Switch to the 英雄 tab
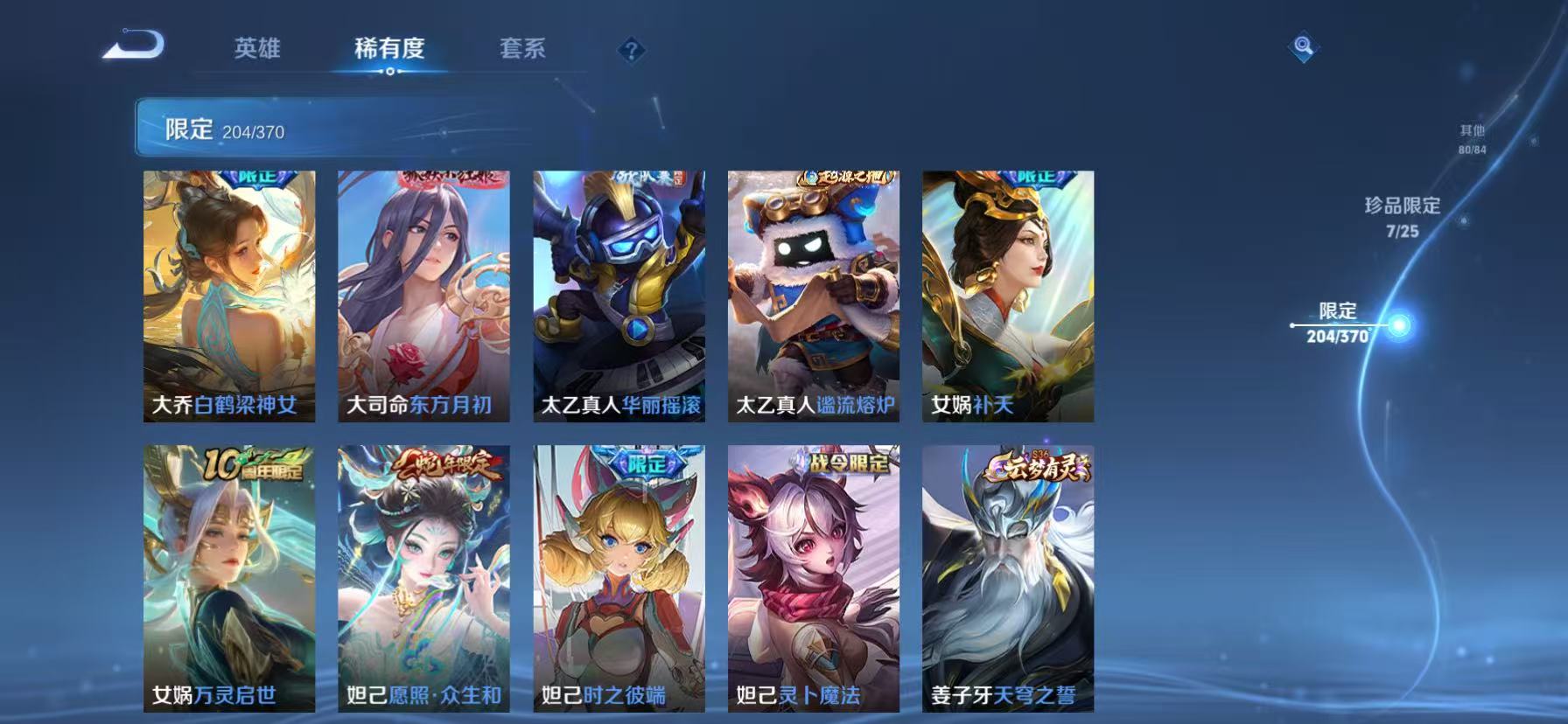1568x724 pixels. (x=256, y=50)
